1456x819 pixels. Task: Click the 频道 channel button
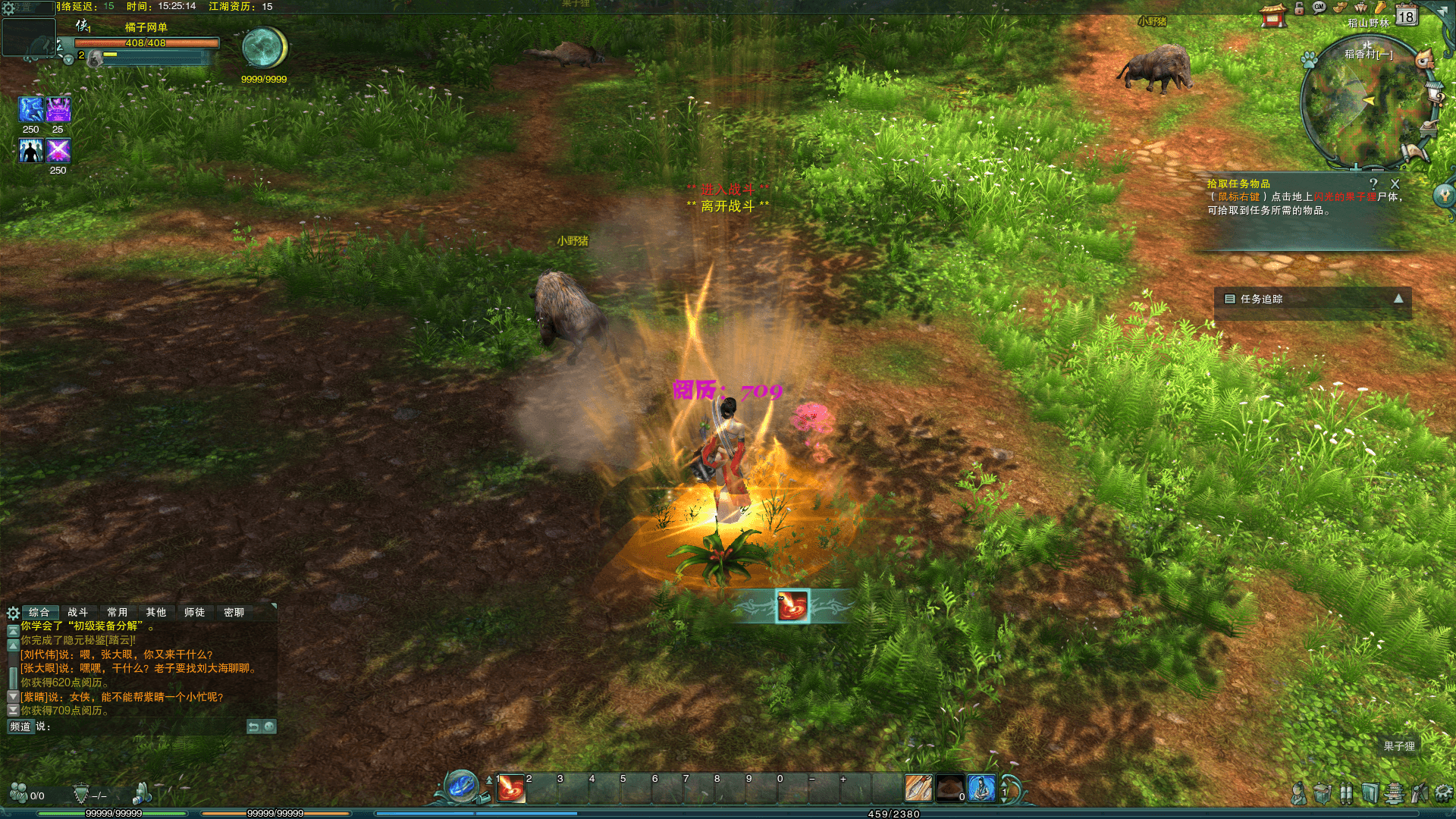click(x=20, y=726)
